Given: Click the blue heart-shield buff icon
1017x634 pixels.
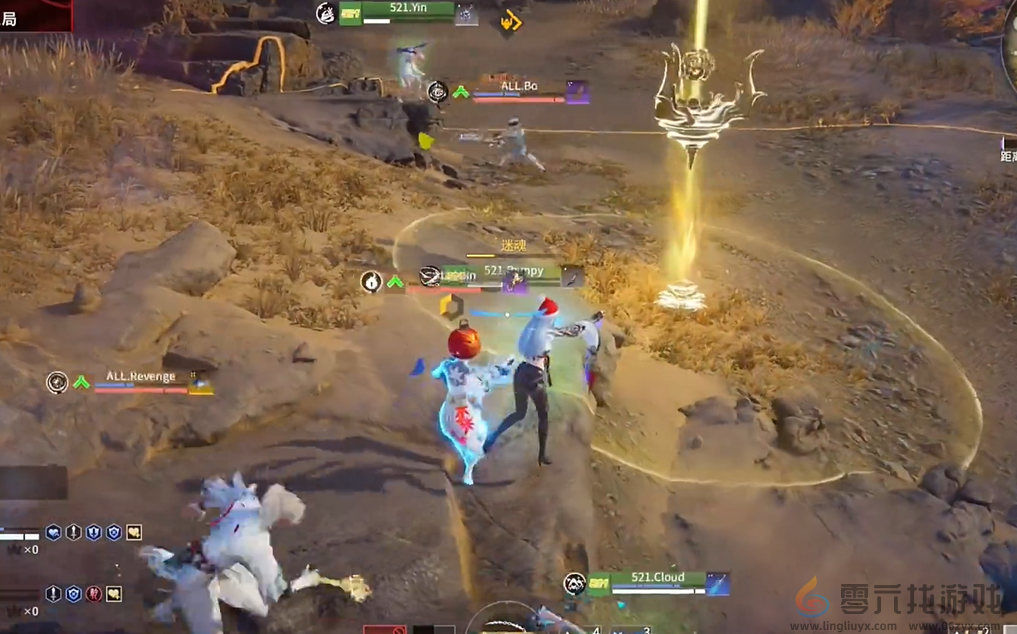Looking at the screenshot, I should 54,533.
